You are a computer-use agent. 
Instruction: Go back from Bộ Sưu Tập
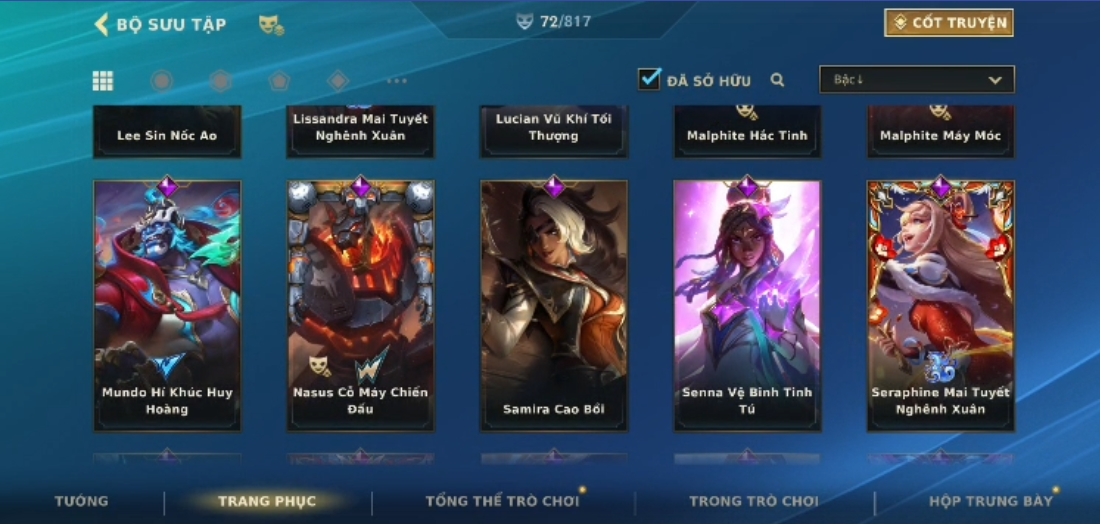coord(101,24)
